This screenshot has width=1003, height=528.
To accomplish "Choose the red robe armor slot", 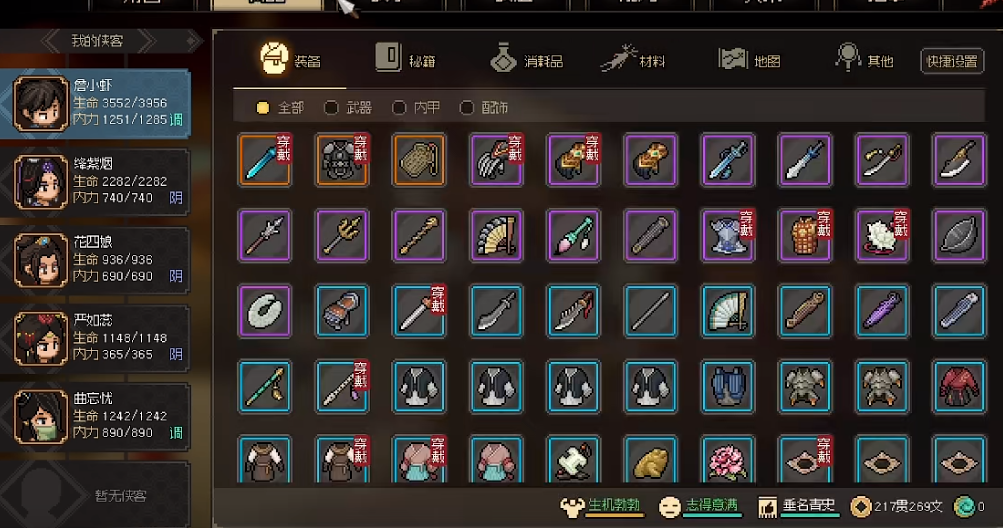I will (958, 385).
